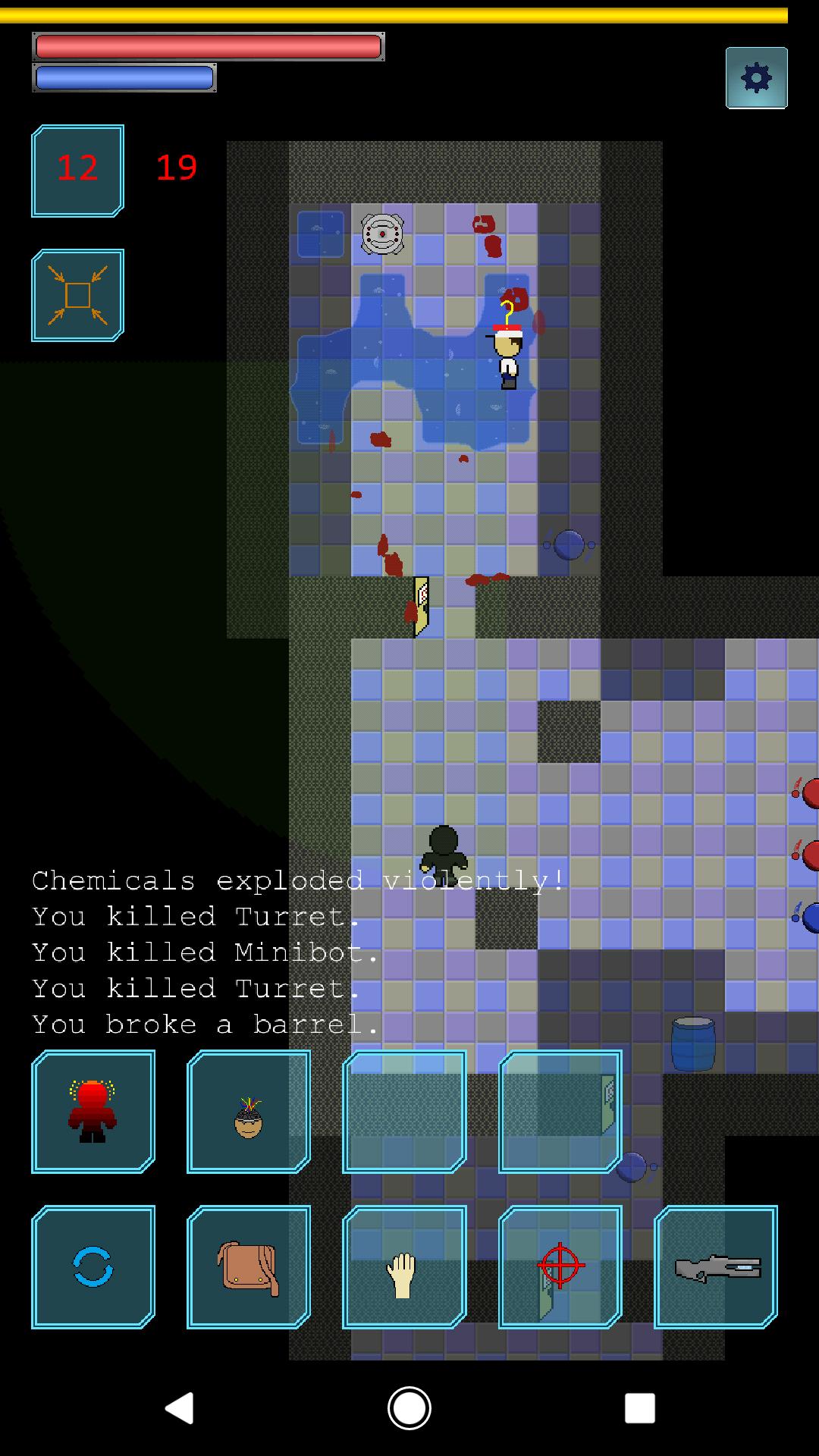Activate the center-view arrows button
This screenshot has width=819, height=1456.
coord(77,295)
